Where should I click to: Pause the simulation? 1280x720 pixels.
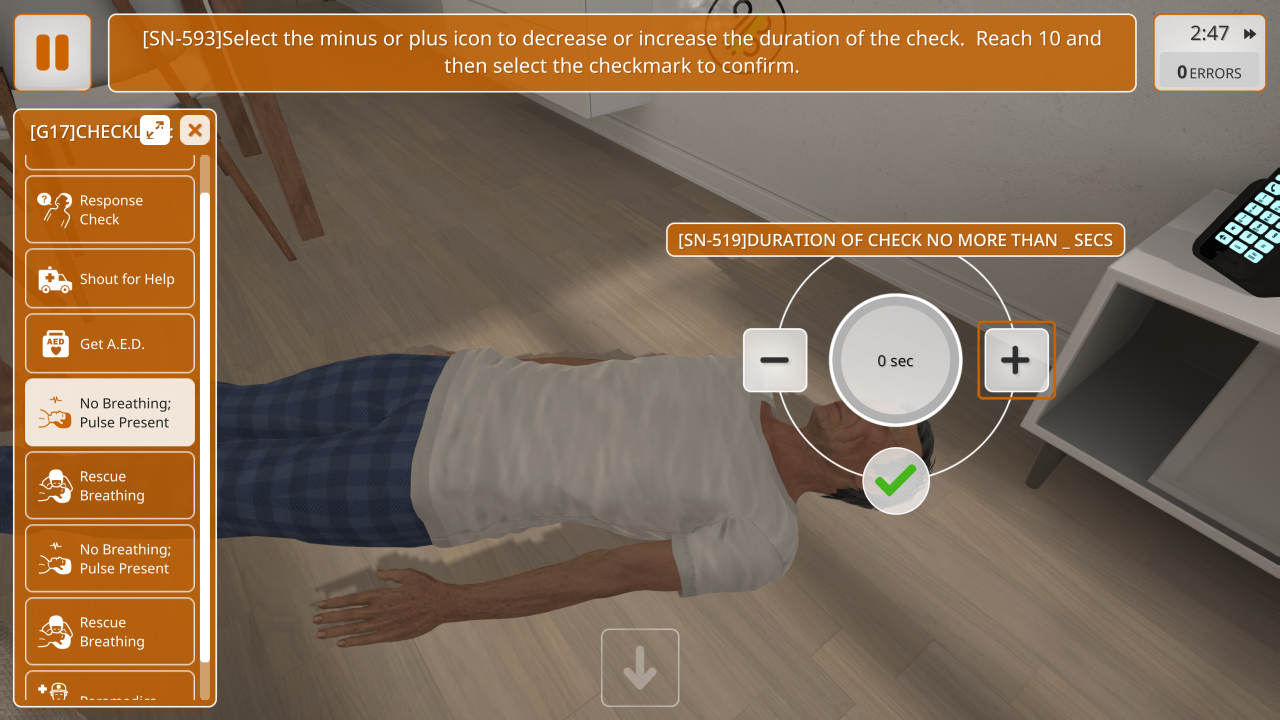tap(53, 52)
